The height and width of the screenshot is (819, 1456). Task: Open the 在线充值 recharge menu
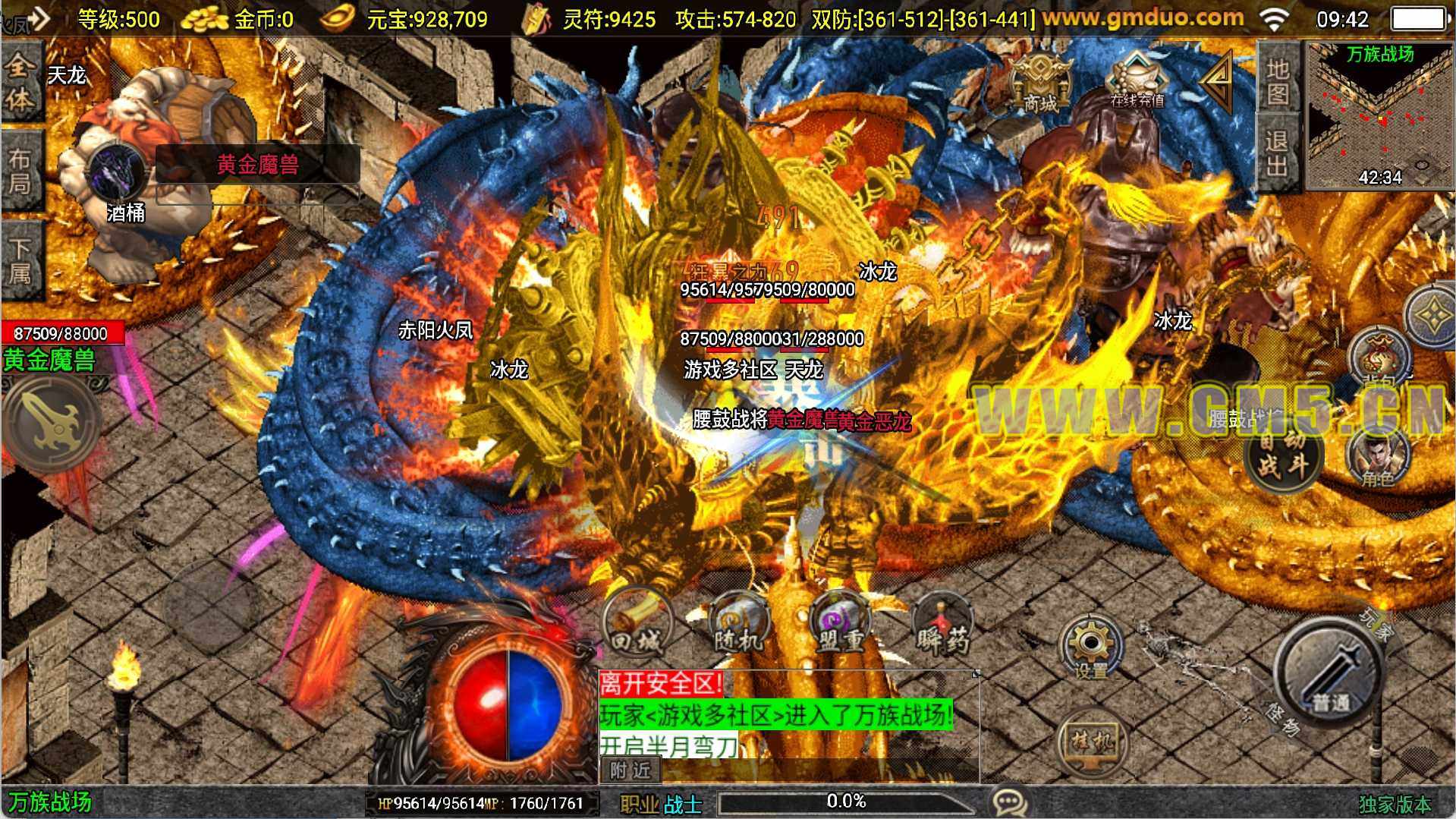1136,82
